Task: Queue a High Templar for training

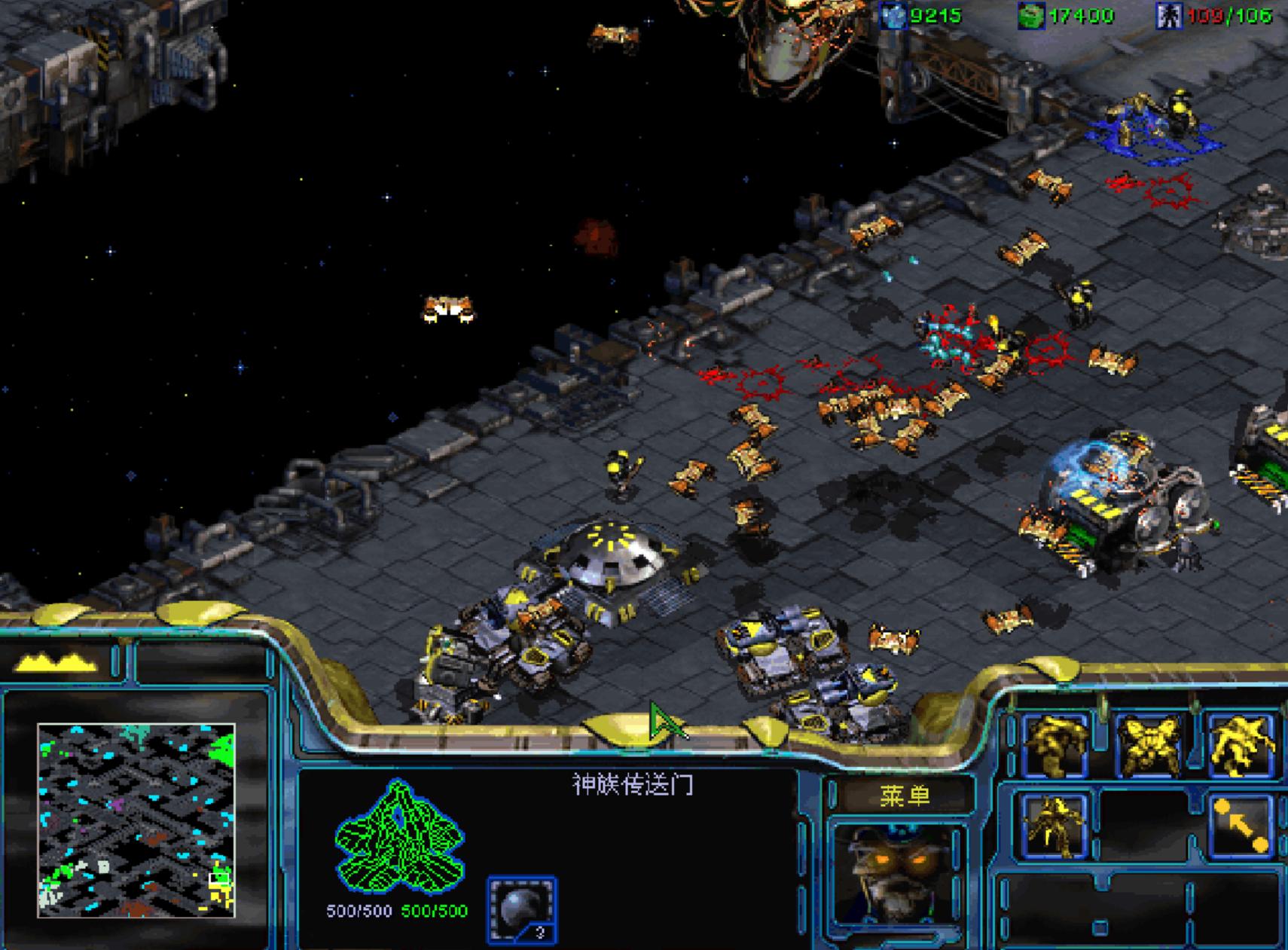Action: (1241, 745)
